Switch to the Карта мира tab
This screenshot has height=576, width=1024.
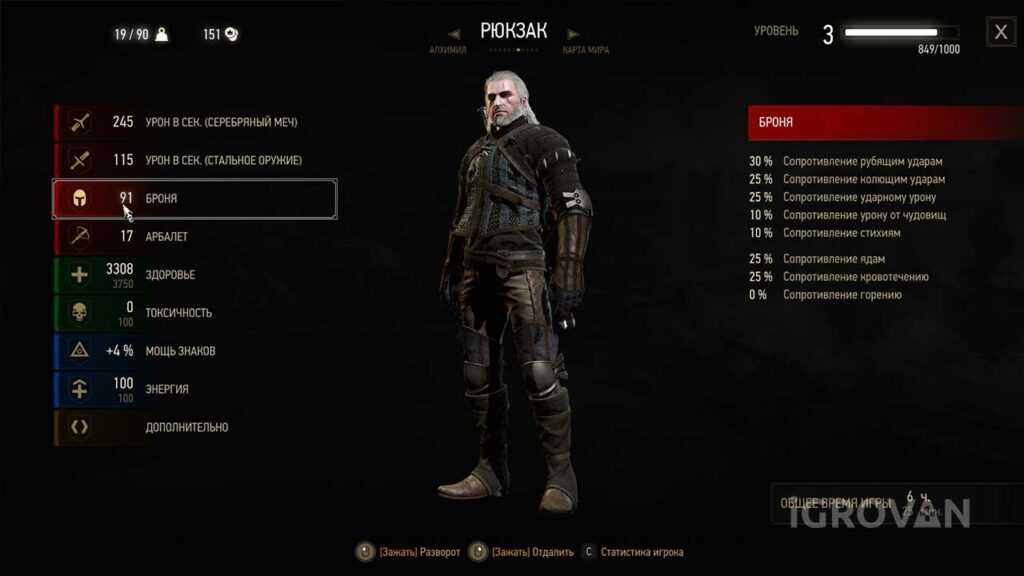point(586,50)
